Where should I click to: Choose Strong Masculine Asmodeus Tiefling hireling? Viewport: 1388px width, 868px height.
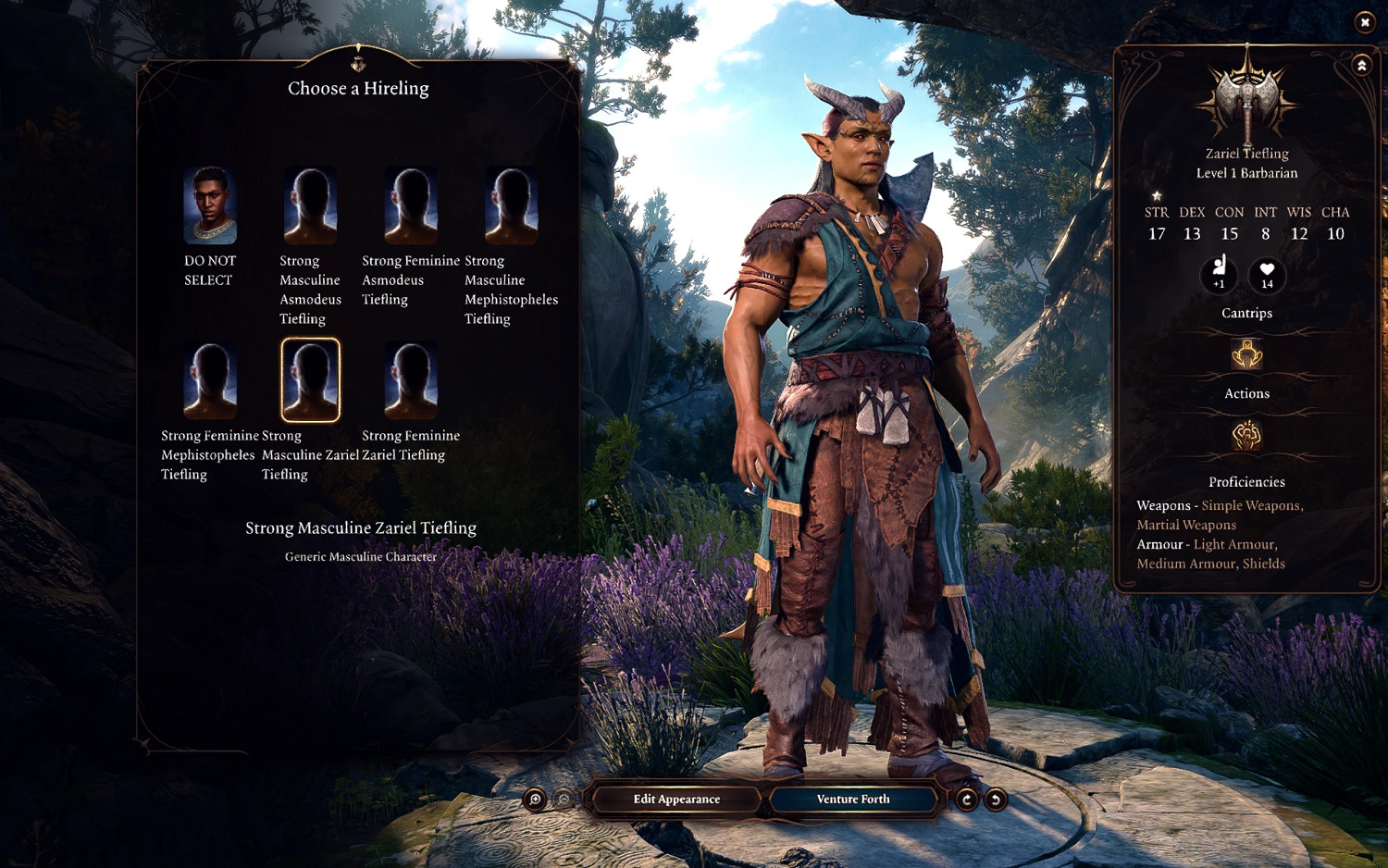(x=310, y=205)
